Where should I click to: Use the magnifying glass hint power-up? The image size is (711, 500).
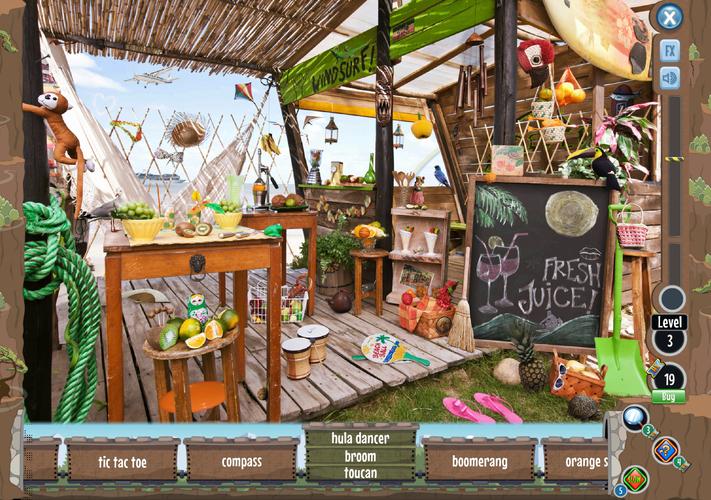coord(634,416)
